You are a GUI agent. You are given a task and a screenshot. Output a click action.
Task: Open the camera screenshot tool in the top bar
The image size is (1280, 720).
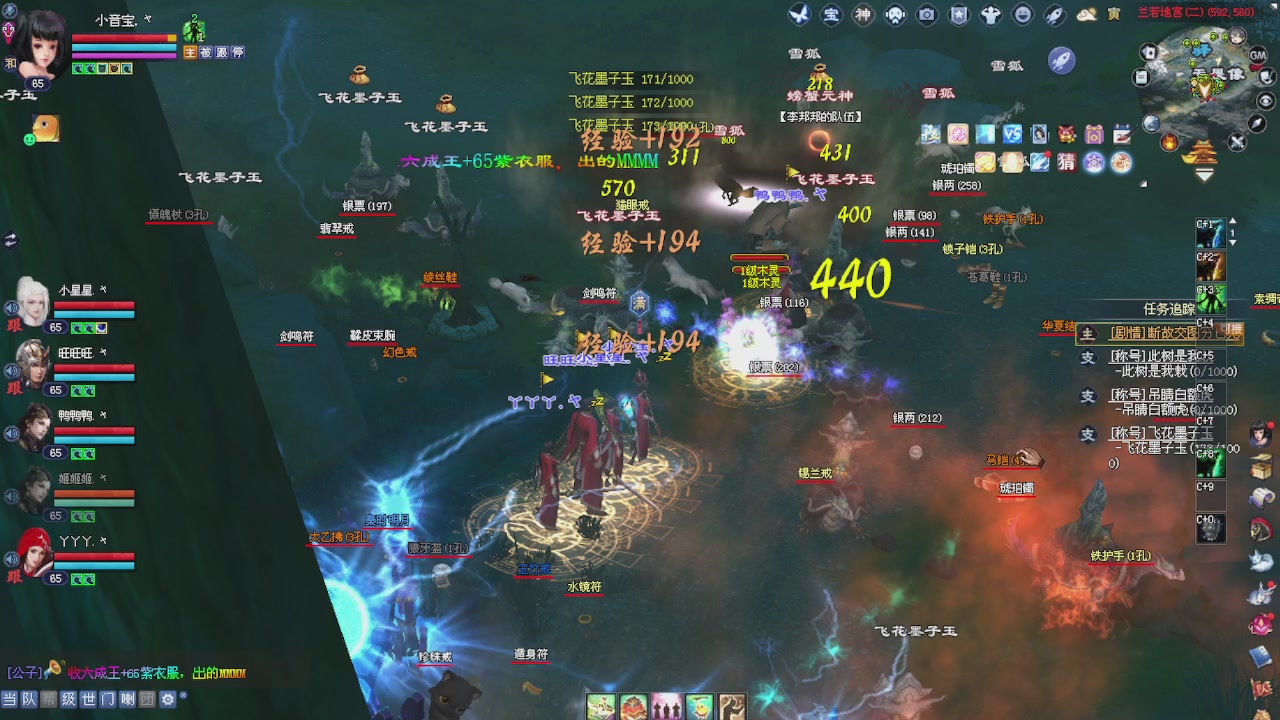(925, 14)
